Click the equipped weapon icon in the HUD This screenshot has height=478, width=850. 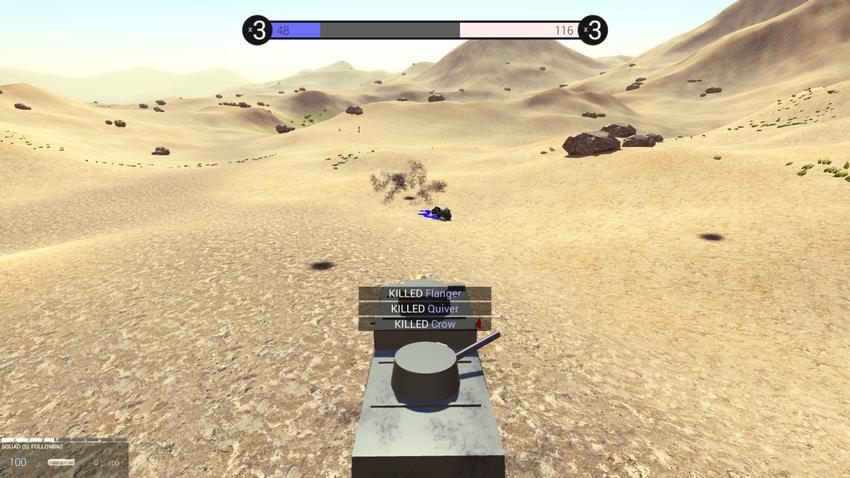pyautogui.click(x=62, y=462)
